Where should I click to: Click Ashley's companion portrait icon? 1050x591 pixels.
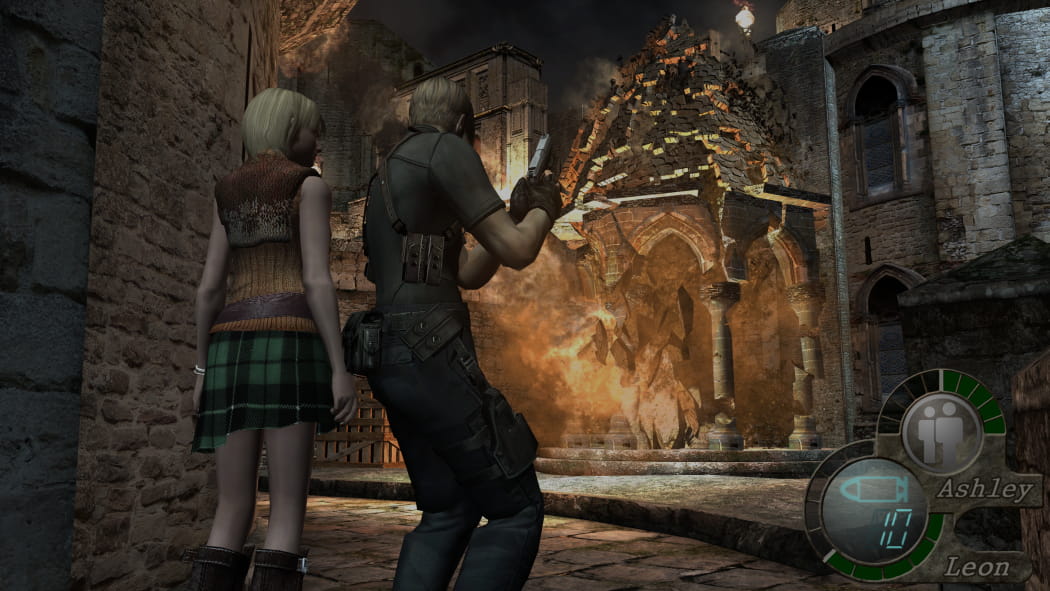coord(941,419)
